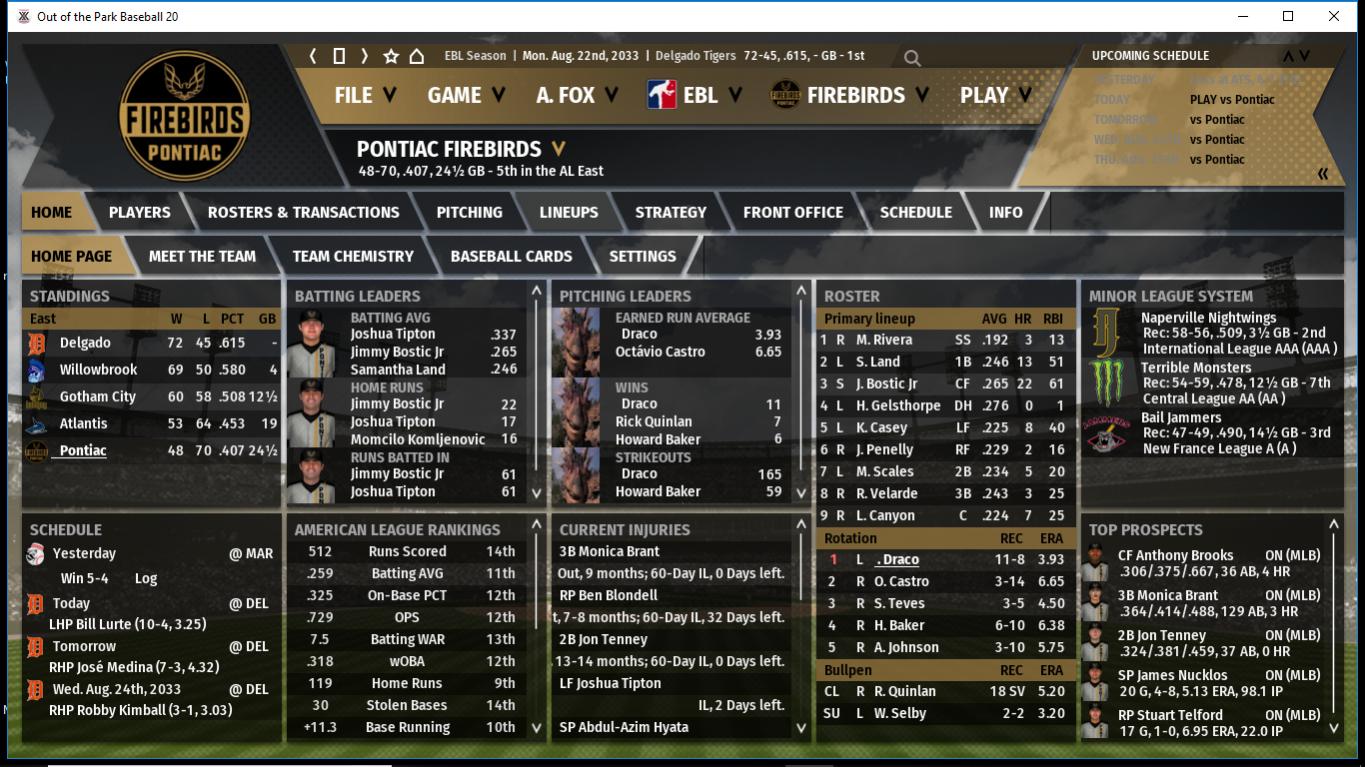This screenshot has height=767, width=1365.
Task: View the BASEBALL CARDS subtab
Action: (x=511, y=256)
